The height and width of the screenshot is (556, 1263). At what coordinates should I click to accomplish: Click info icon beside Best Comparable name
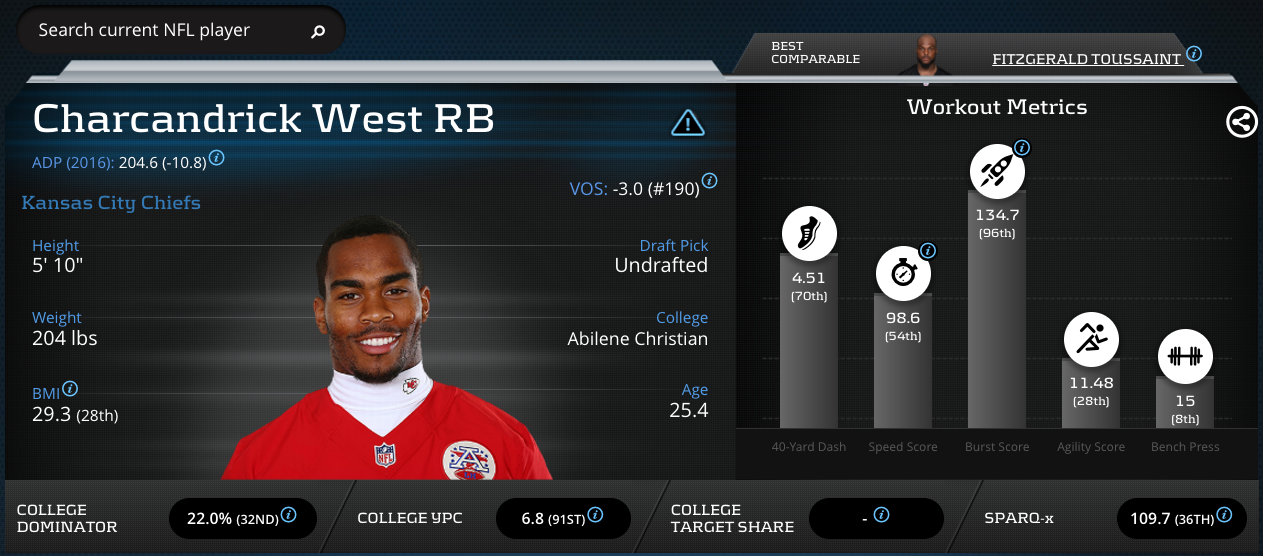[1194, 54]
